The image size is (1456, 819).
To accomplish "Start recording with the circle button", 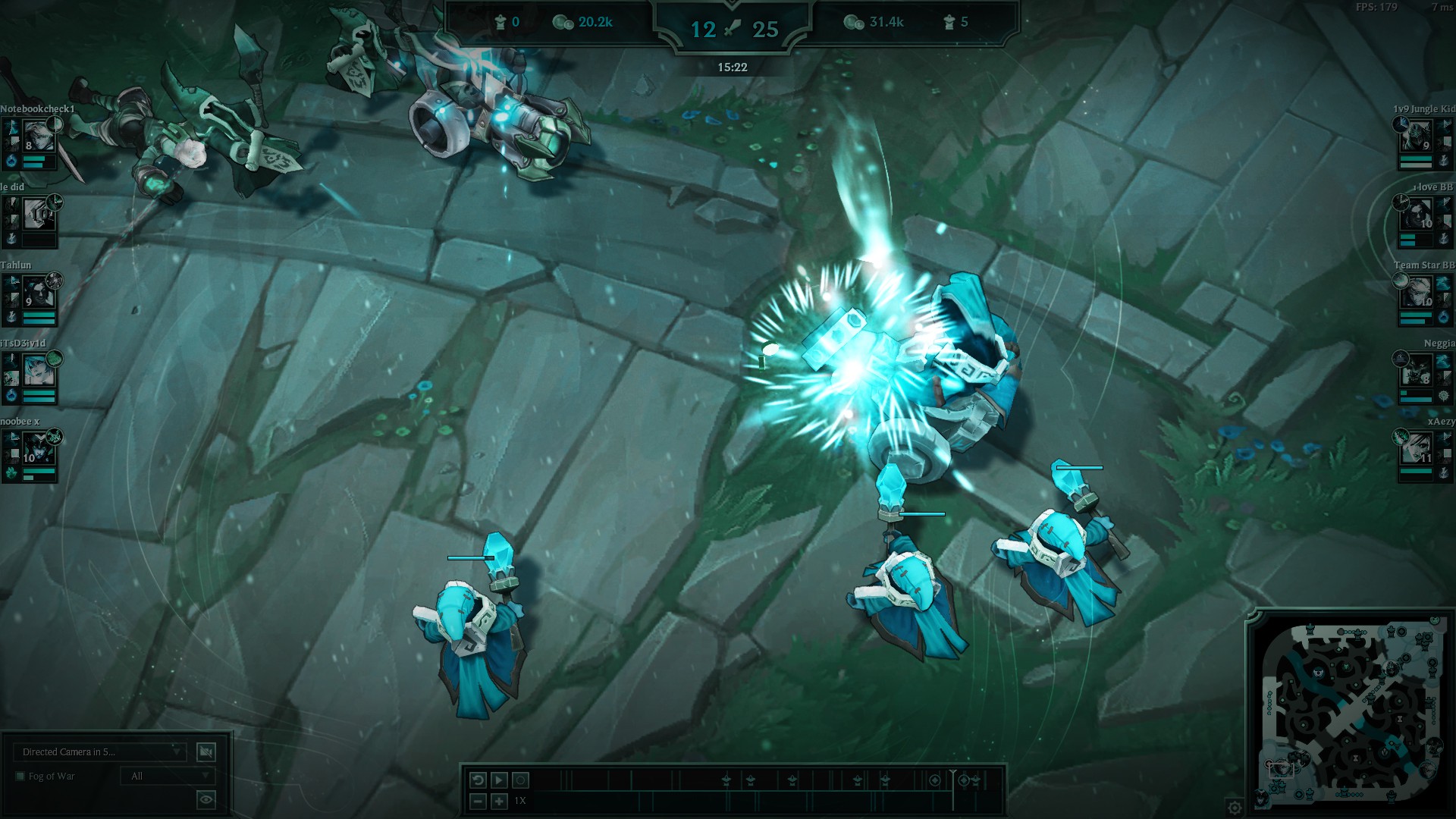I will pos(520,780).
